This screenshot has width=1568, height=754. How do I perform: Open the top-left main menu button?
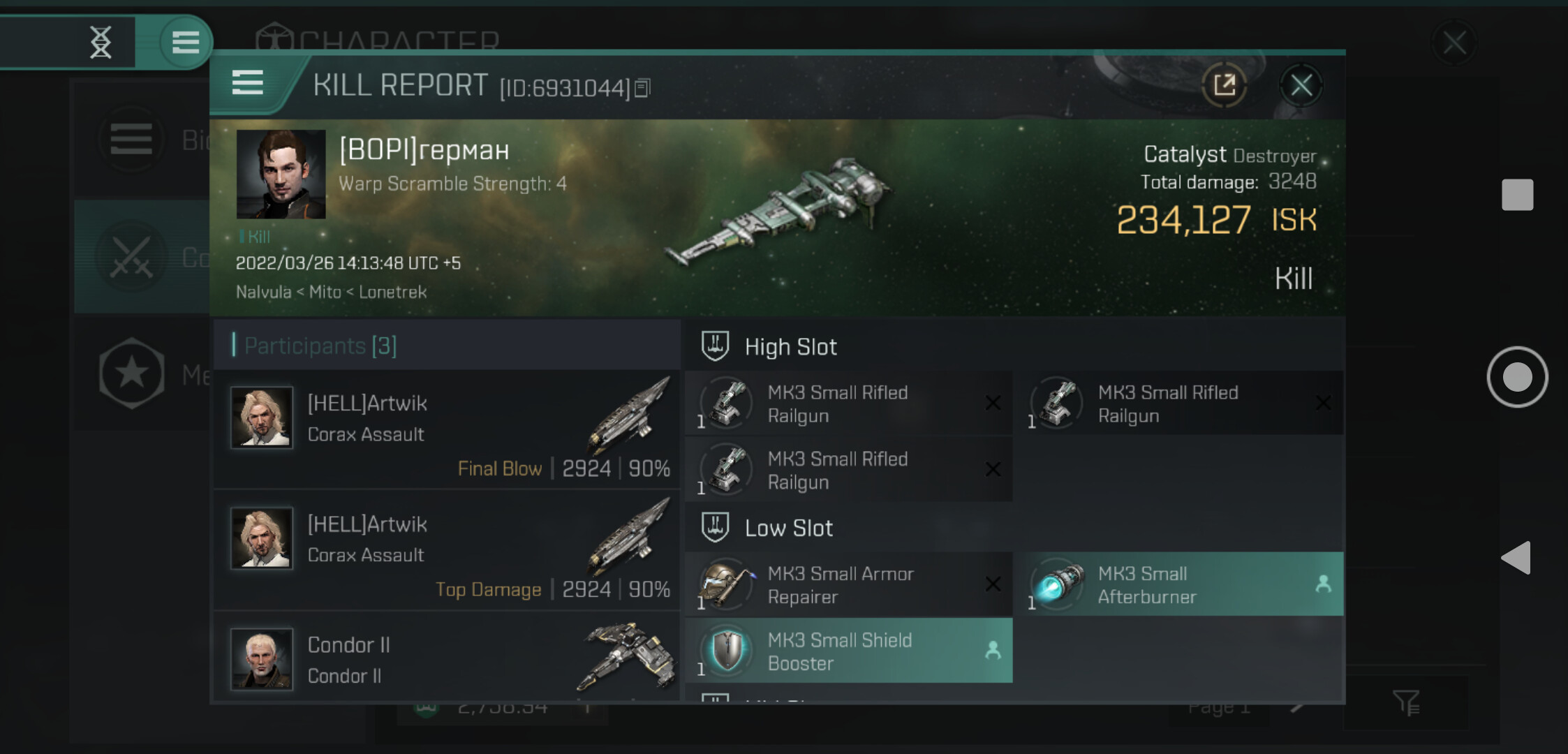click(185, 42)
